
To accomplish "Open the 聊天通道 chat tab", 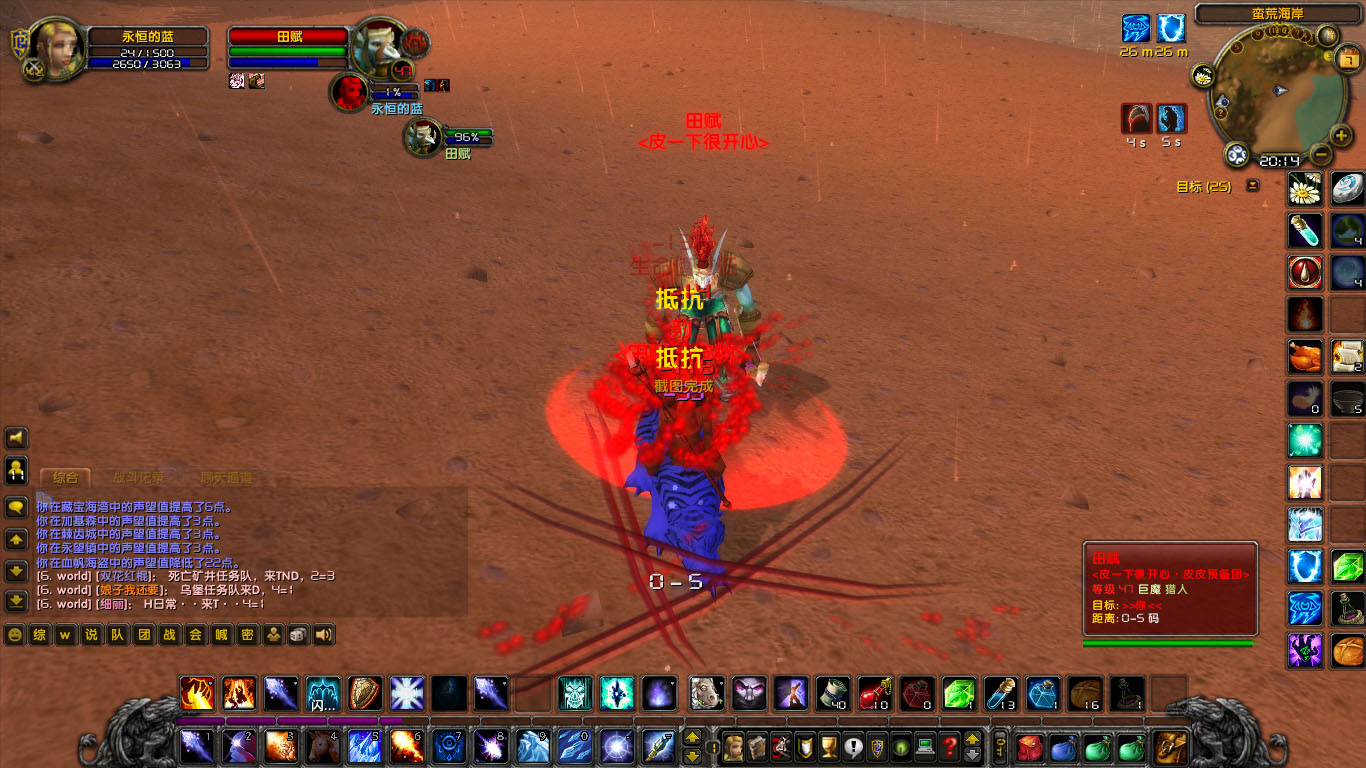I will 226,478.
